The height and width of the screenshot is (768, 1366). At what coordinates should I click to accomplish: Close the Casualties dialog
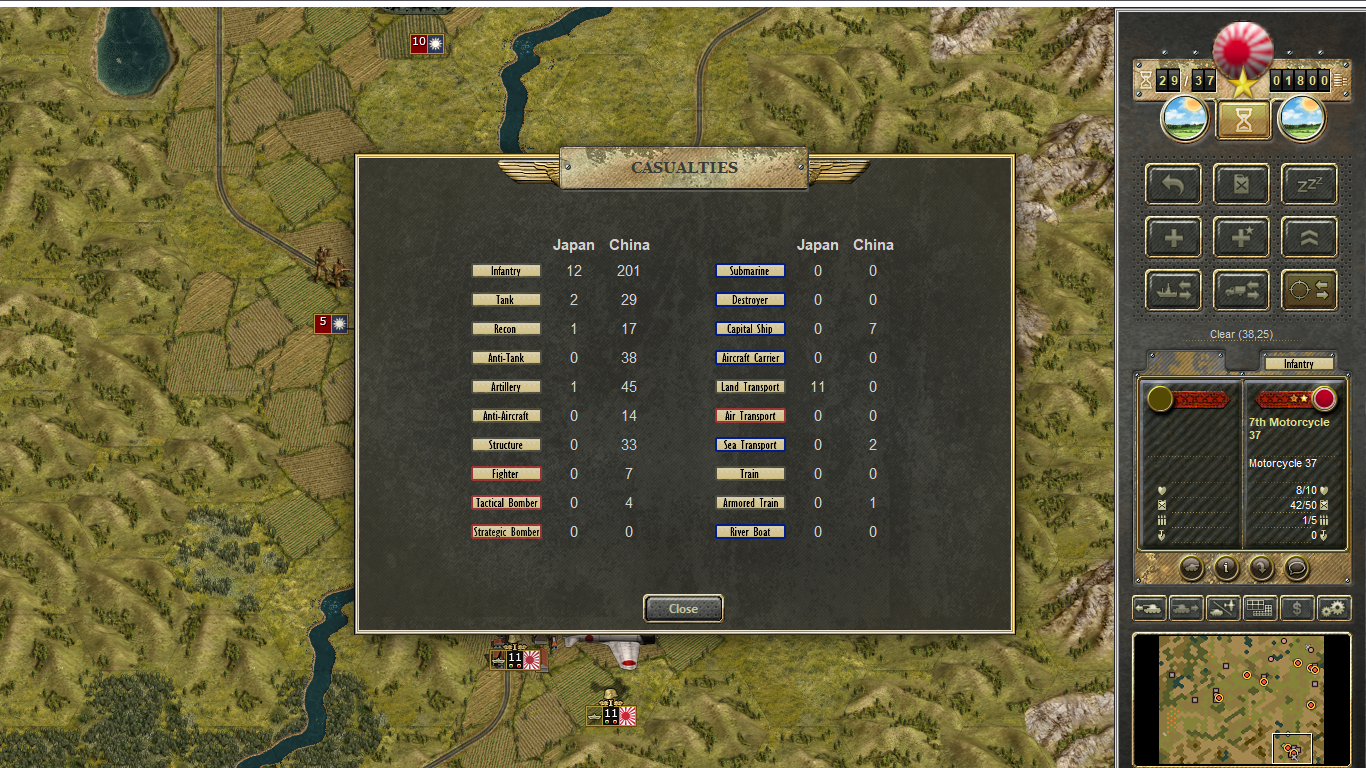point(683,608)
